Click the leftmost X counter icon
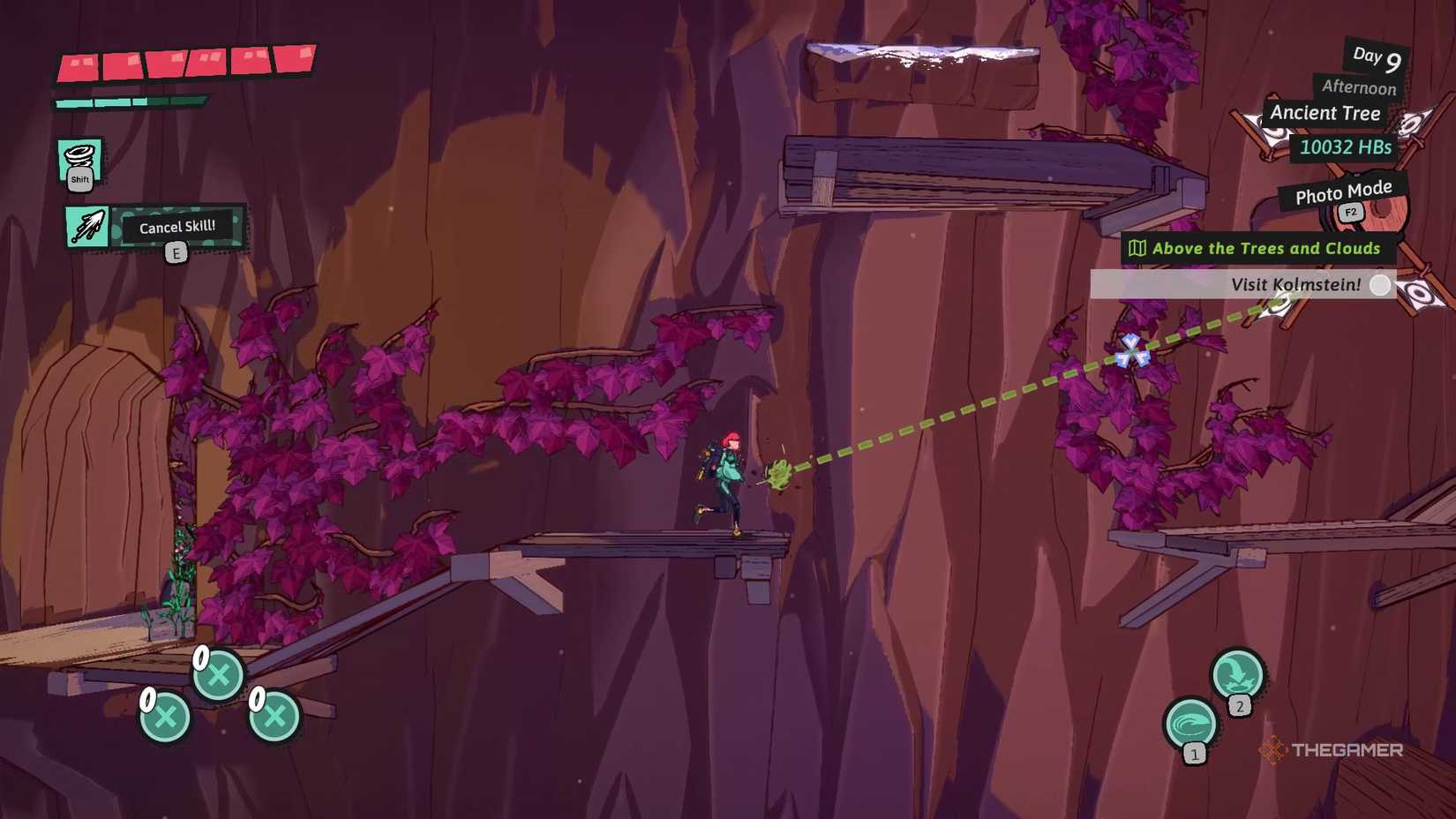Screen dimensions: 1456x819 [163, 718]
